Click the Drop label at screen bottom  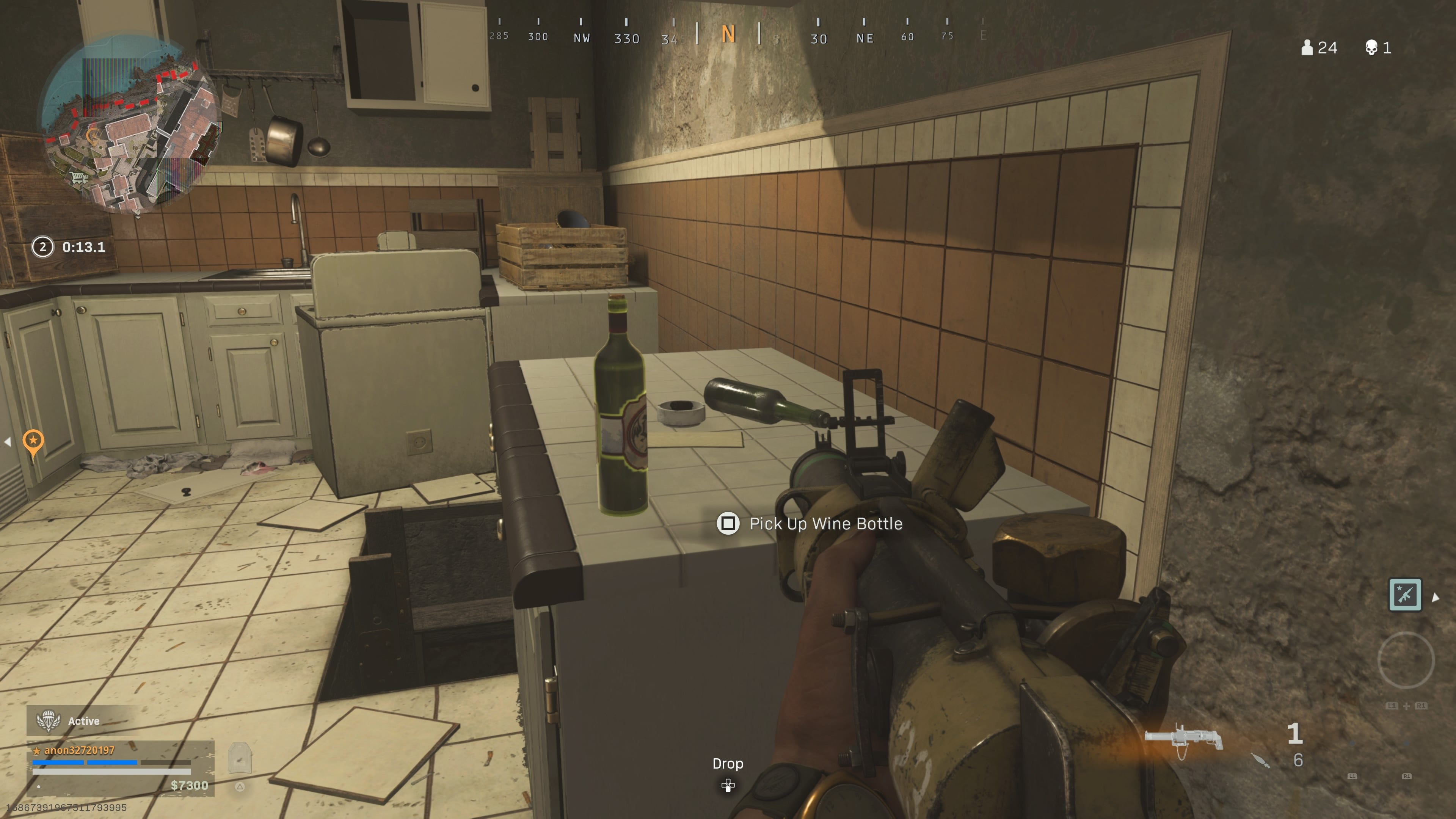click(x=728, y=764)
